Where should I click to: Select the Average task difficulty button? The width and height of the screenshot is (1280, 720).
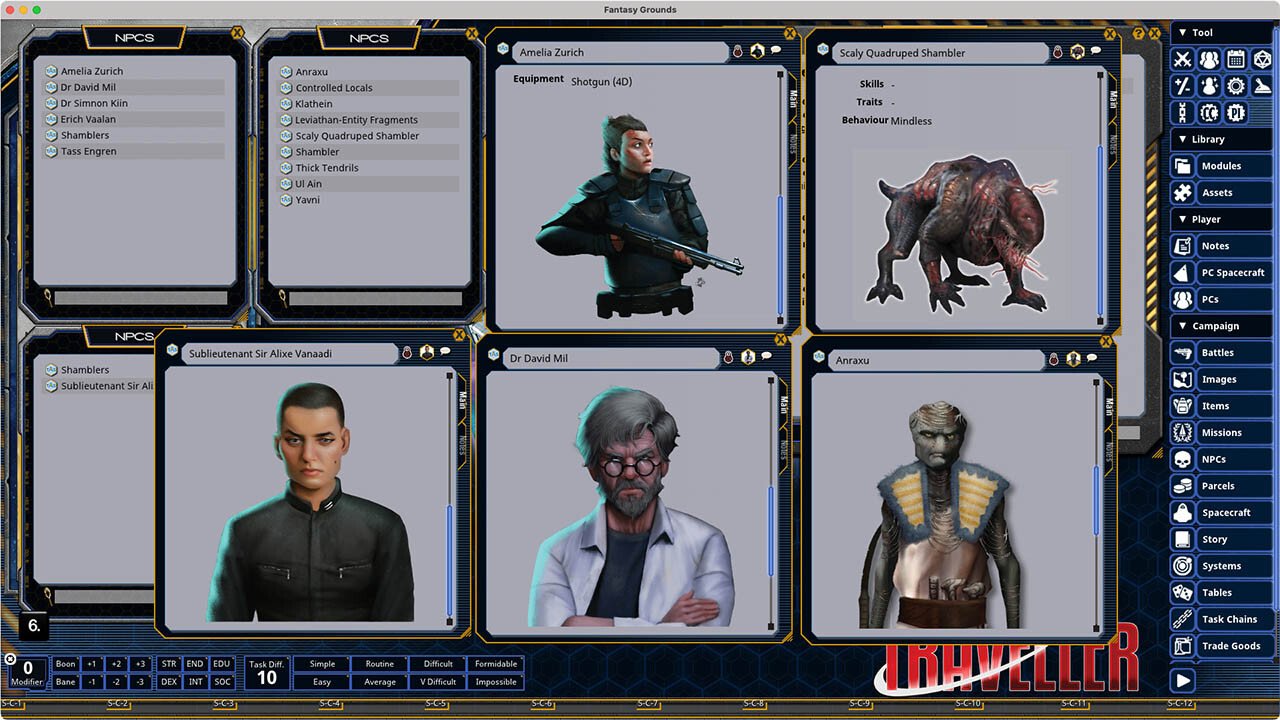380,681
